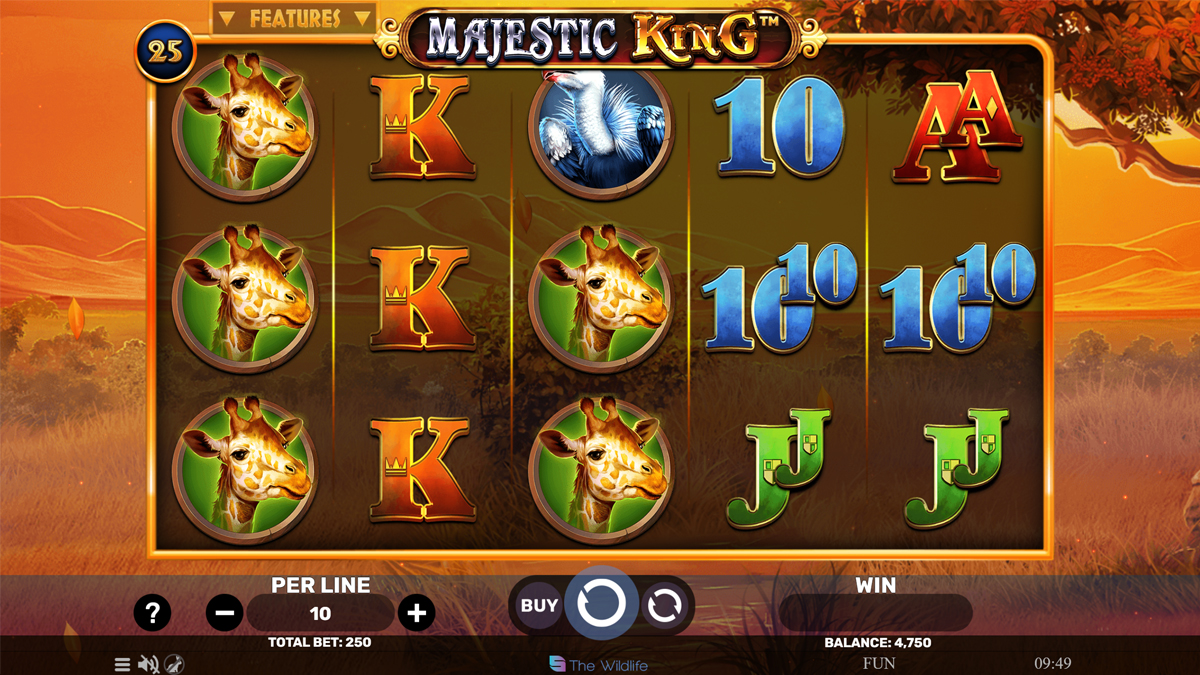This screenshot has height=675, width=1200.
Task: Click the round animal icon beside the speaker
Action: tap(174, 664)
